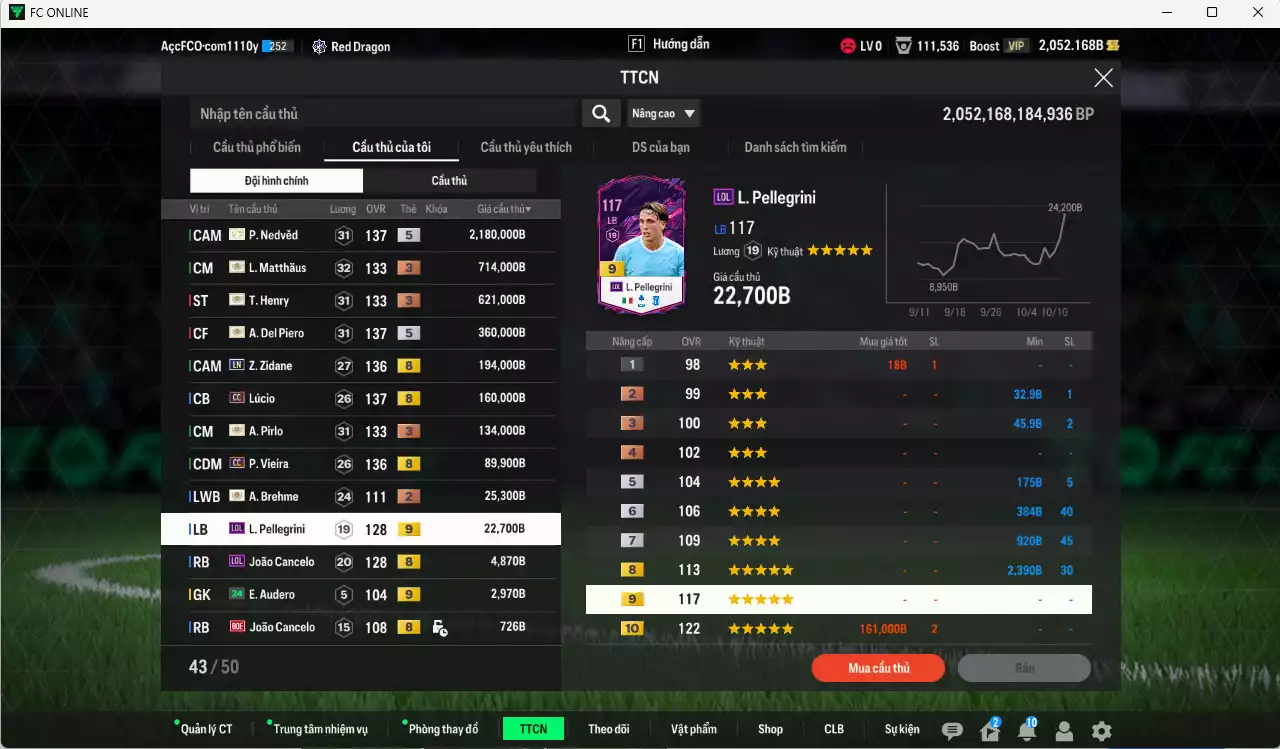Screen dimensions: 1280x749
Task: Open the Shop from bottom menu
Action: coord(770,729)
